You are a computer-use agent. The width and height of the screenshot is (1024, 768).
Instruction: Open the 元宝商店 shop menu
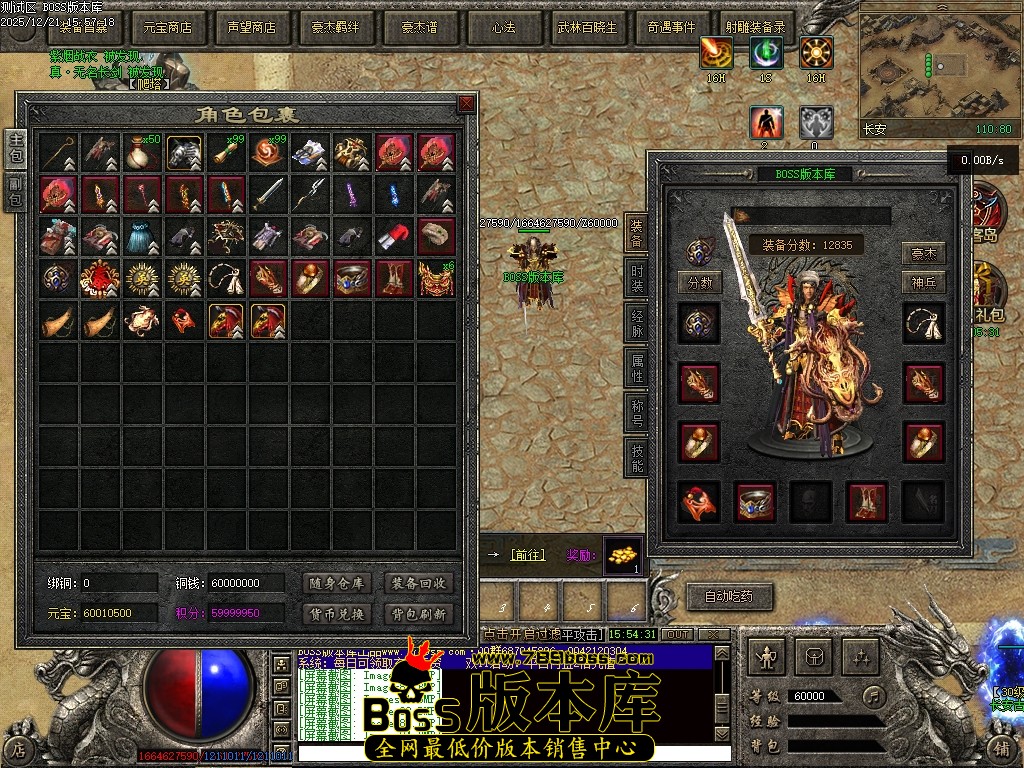click(x=168, y=27)
